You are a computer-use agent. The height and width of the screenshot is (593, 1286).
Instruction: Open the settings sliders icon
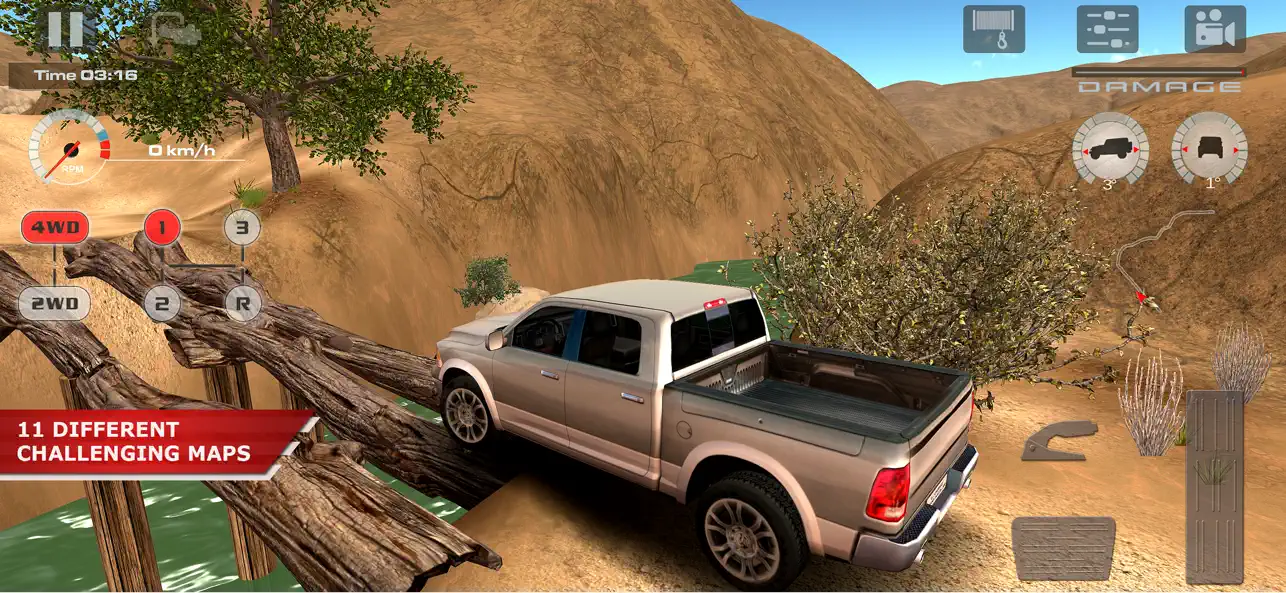tap(1107, 29)
